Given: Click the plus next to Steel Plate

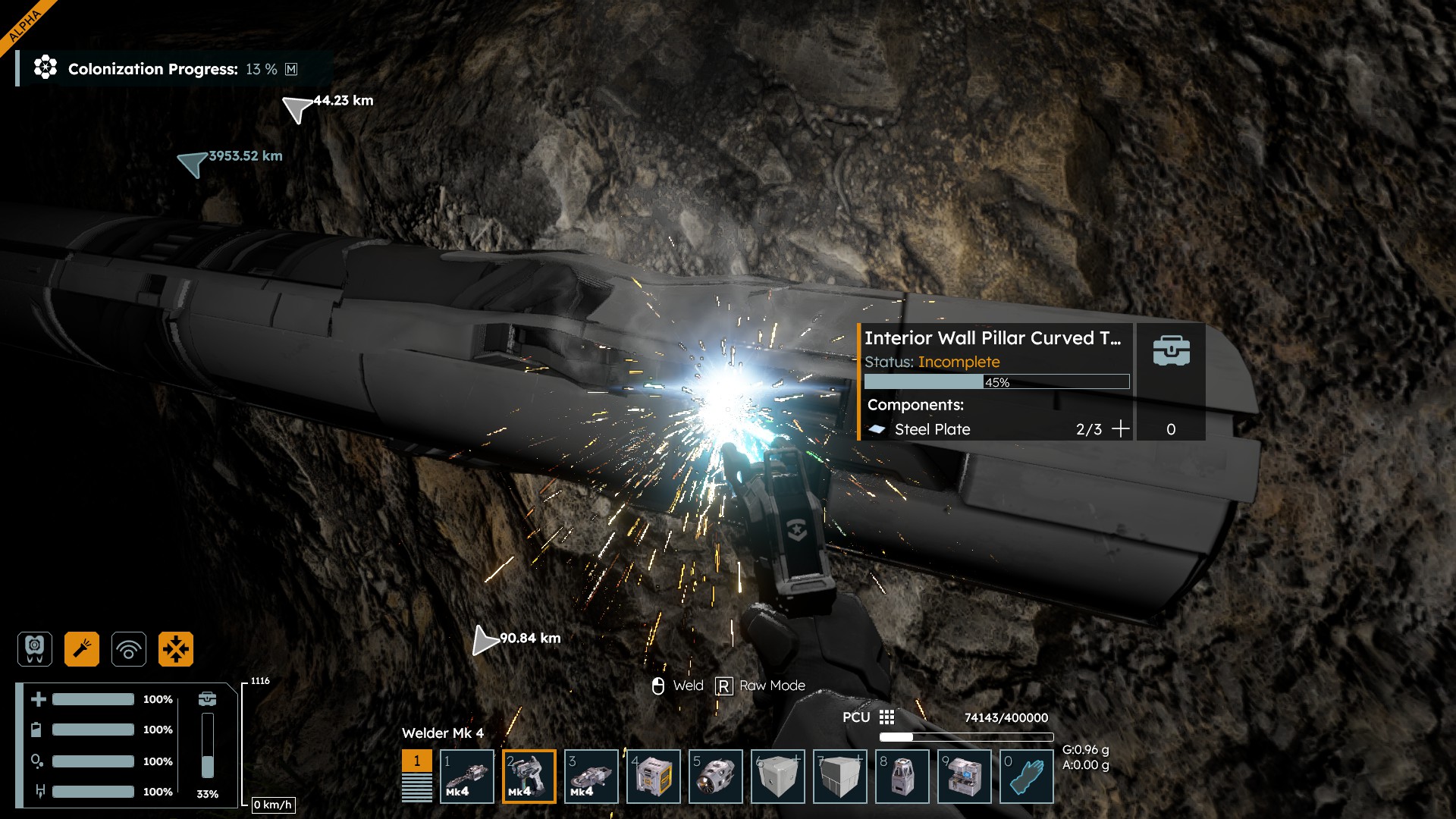Looking at the screenshot, I should tap(1120, 429).
